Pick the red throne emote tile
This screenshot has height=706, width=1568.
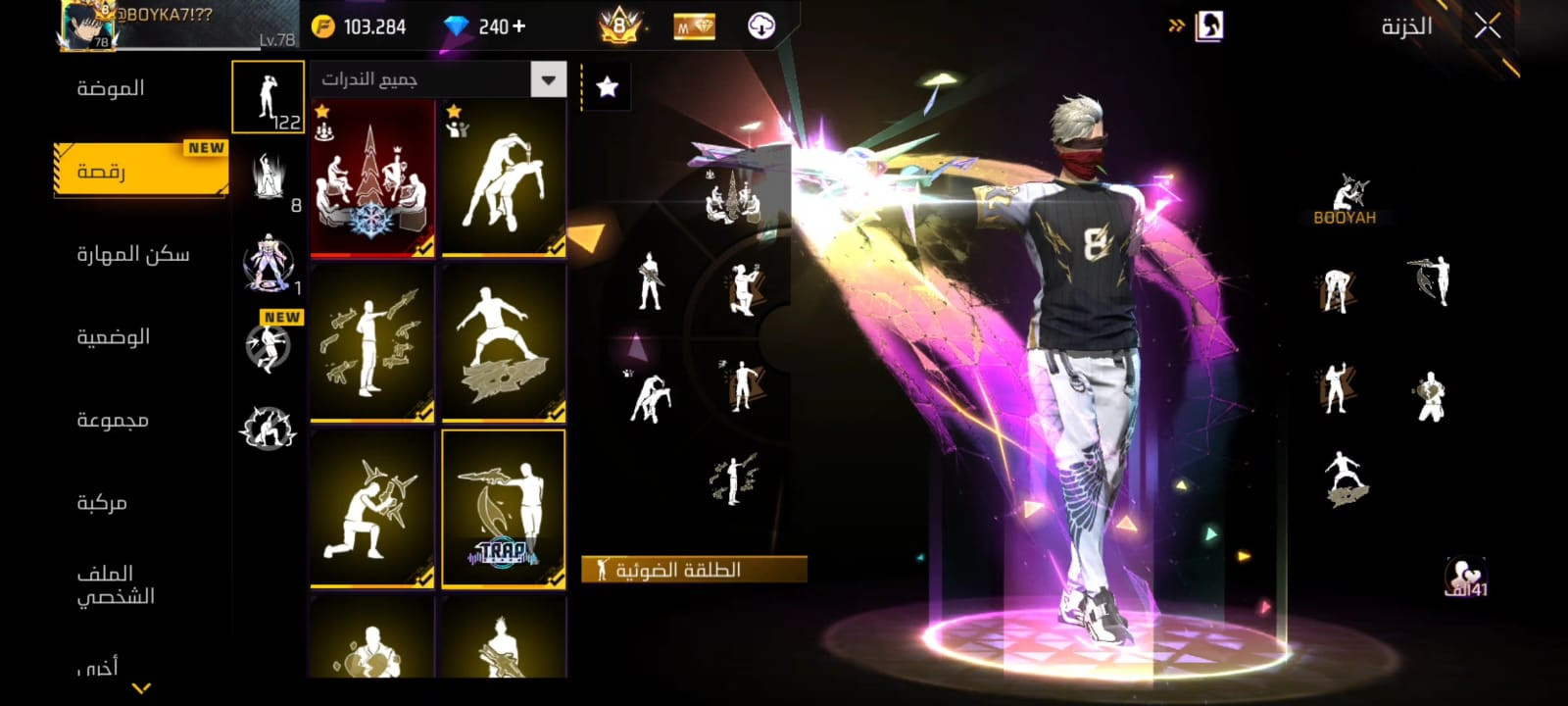tap(372, 178)
